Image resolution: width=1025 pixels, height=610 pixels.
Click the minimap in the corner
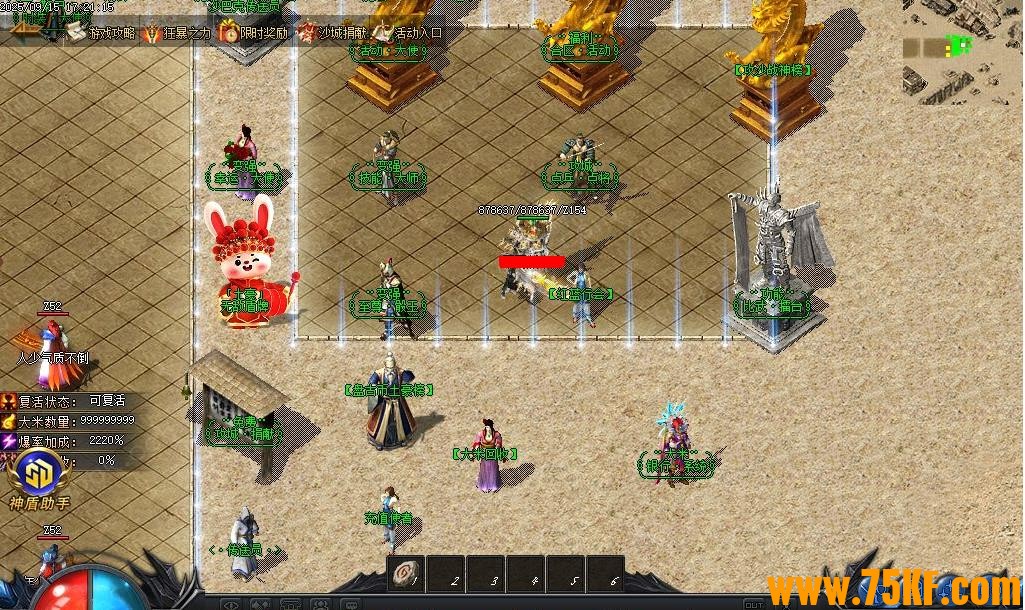point(962,50)
